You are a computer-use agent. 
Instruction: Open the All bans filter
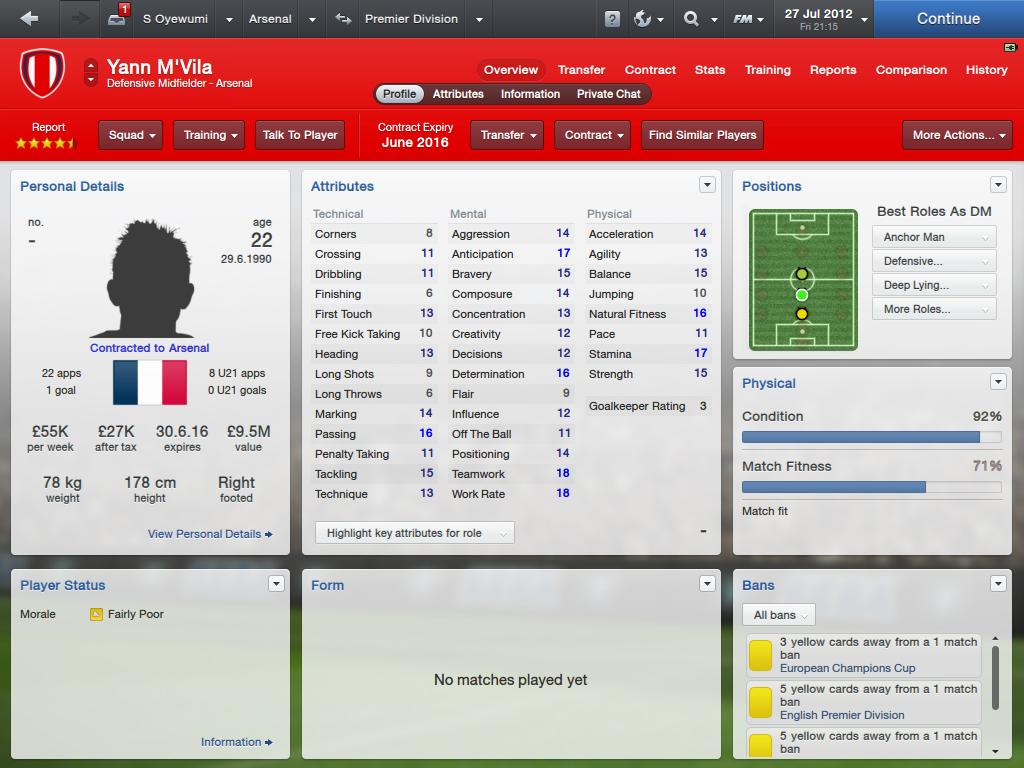[780, 615]
